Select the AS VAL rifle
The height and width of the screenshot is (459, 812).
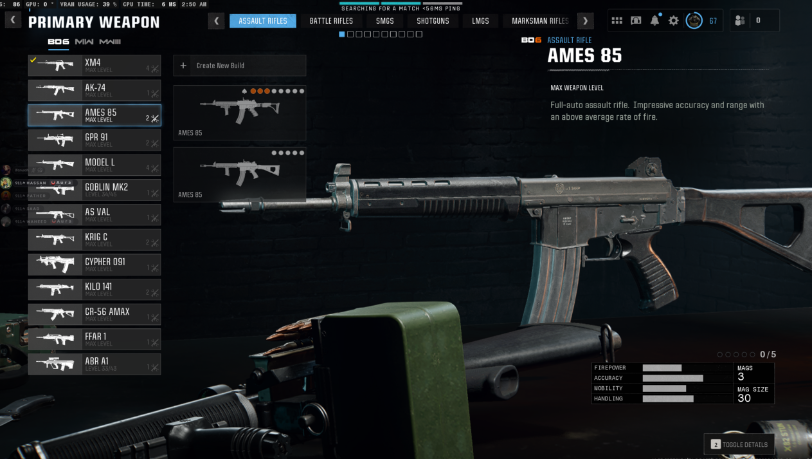pyautogui.click(x=94, y=214)
